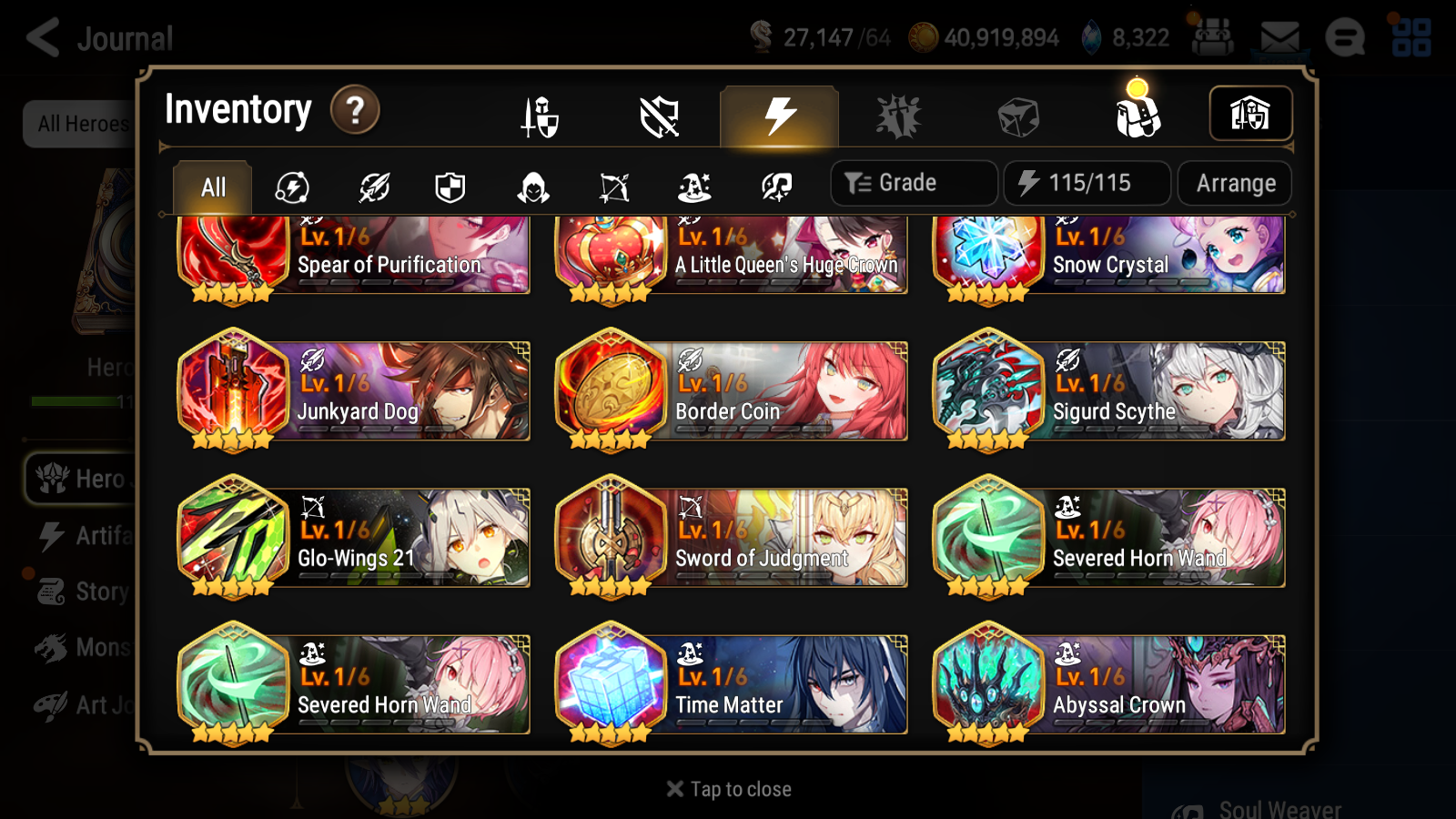Image resolution: width=1456 pixels, height=819 pixels.
Task: Open the Grade filter dropdown
Action: [x=913, y=182]
